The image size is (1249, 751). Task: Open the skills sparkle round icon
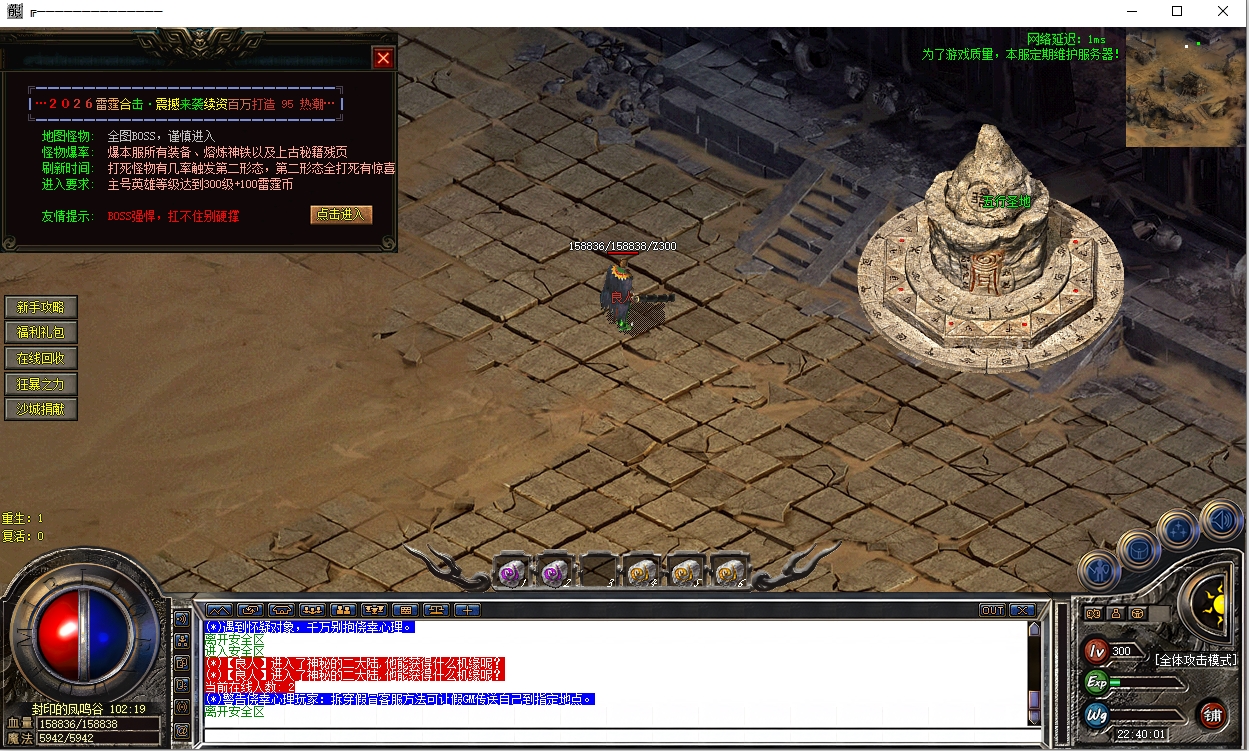pyautogui.click(x=1178, y=530)
